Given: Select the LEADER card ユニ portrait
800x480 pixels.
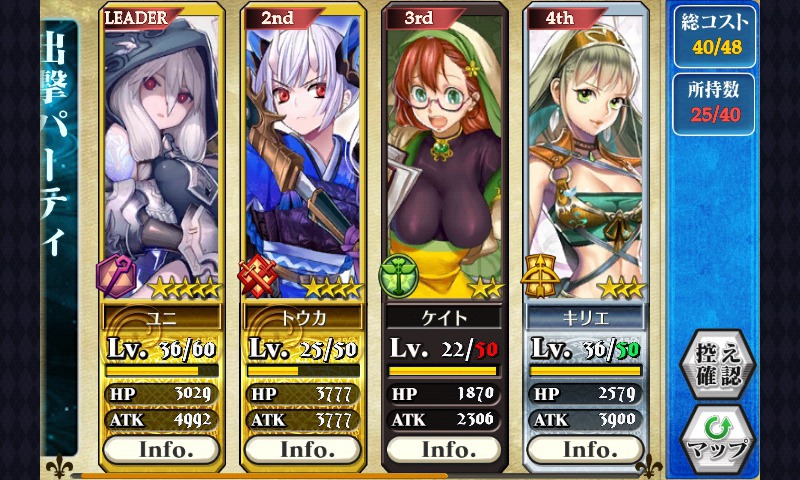Looking at the screenshot, I should tap(162, 150).
